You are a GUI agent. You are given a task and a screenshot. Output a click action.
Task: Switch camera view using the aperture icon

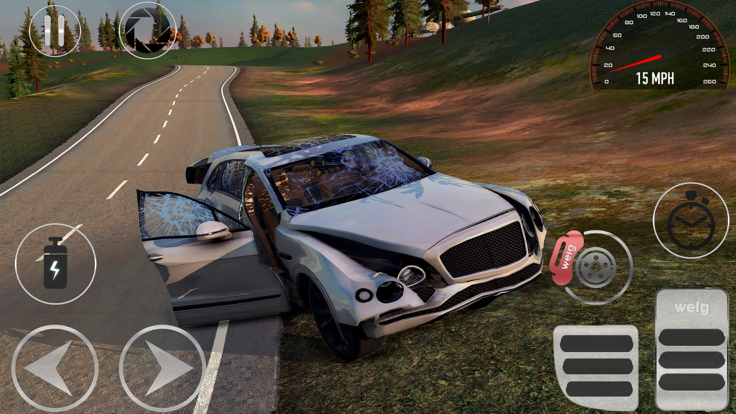pyautogui.click(x=148, y=30)
